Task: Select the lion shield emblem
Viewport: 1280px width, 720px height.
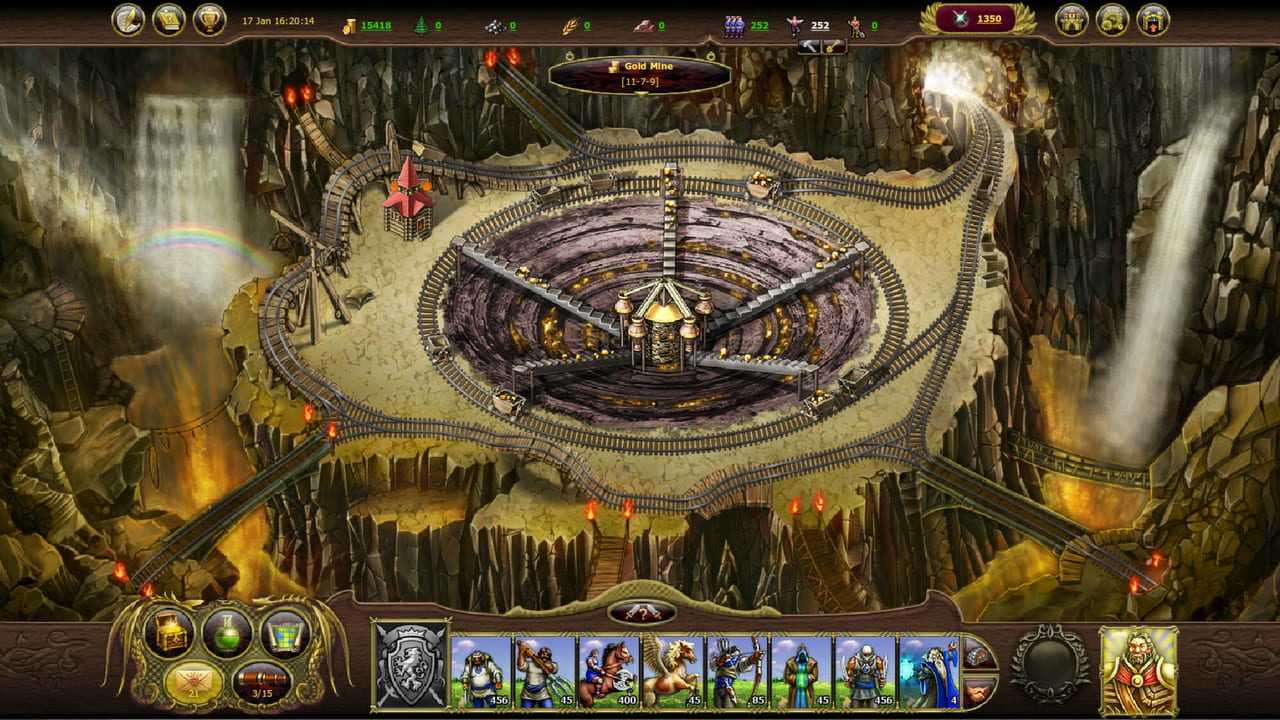Action: click(x=410, y=666)
